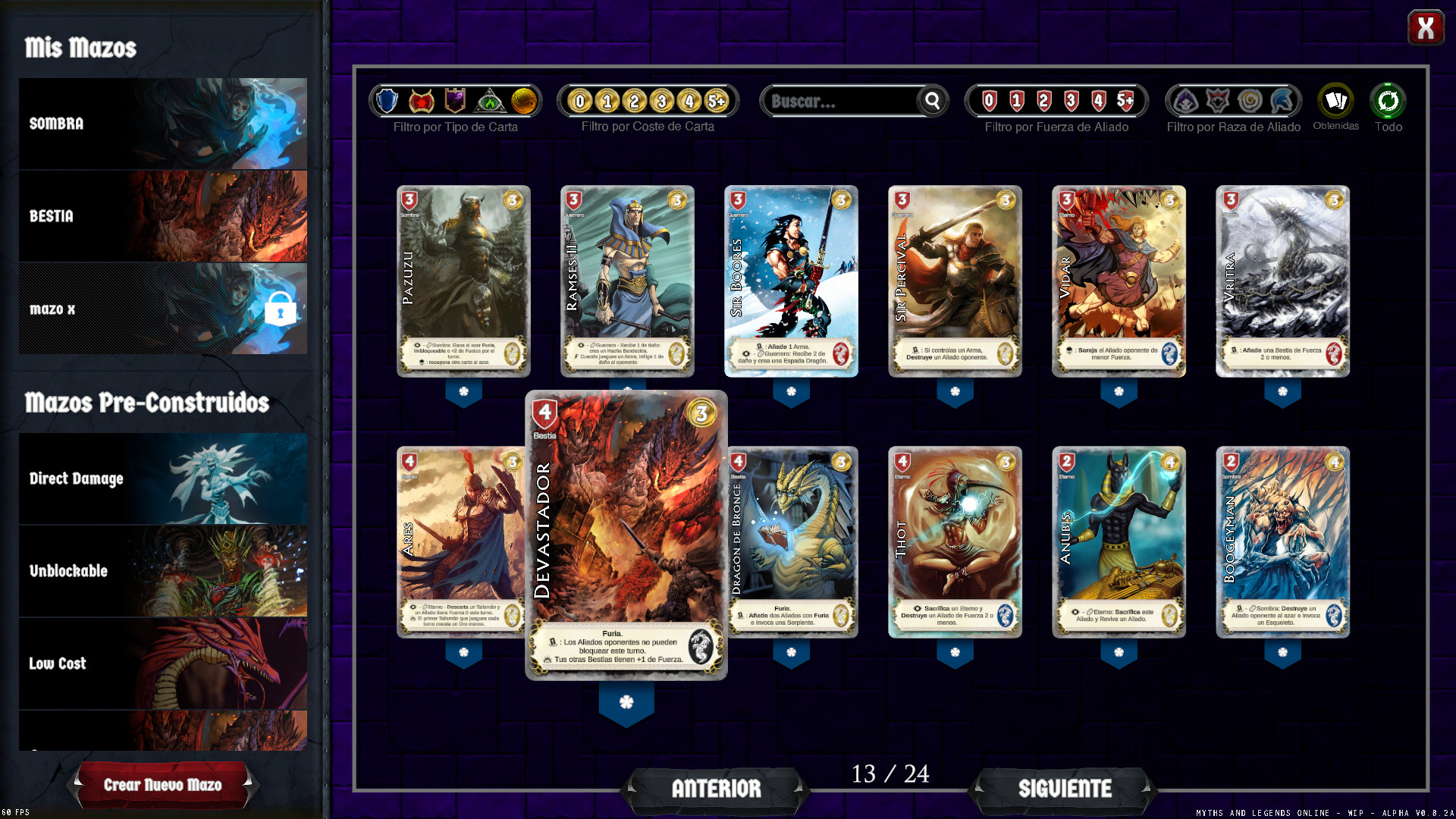Image resolution: width=1456 pixels, height=819 pixels.
Task: Select the green totem card type filter
Action: point(489,102)
